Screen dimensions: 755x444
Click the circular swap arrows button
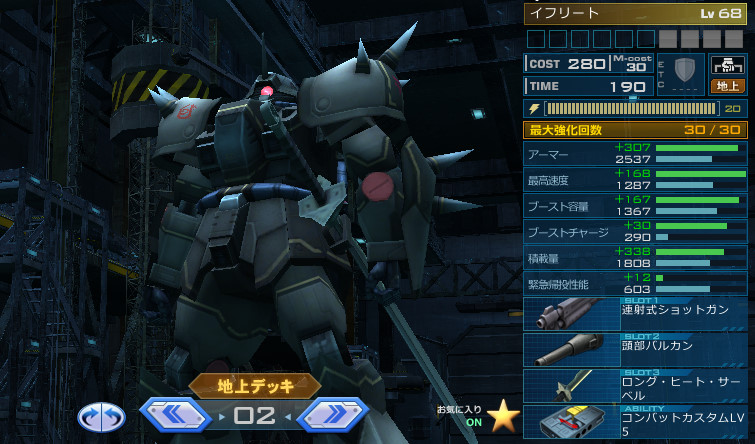click(101, 415)
